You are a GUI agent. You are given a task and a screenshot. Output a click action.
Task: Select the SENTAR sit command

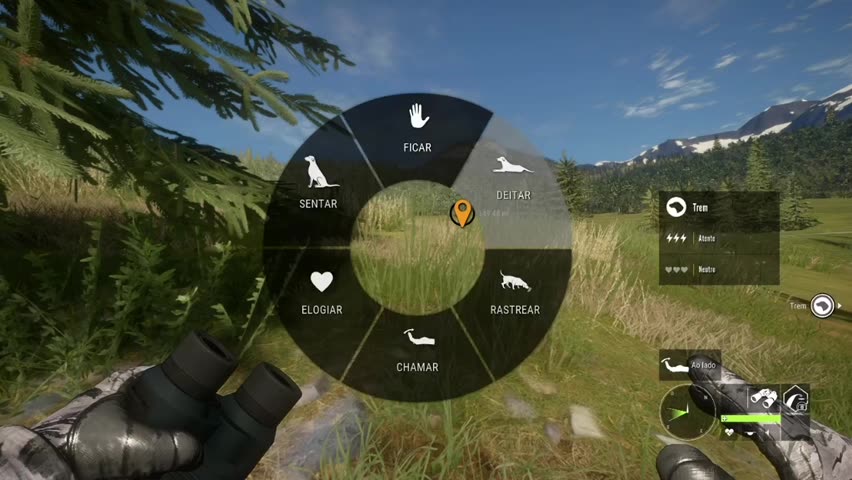click(319, 182)
